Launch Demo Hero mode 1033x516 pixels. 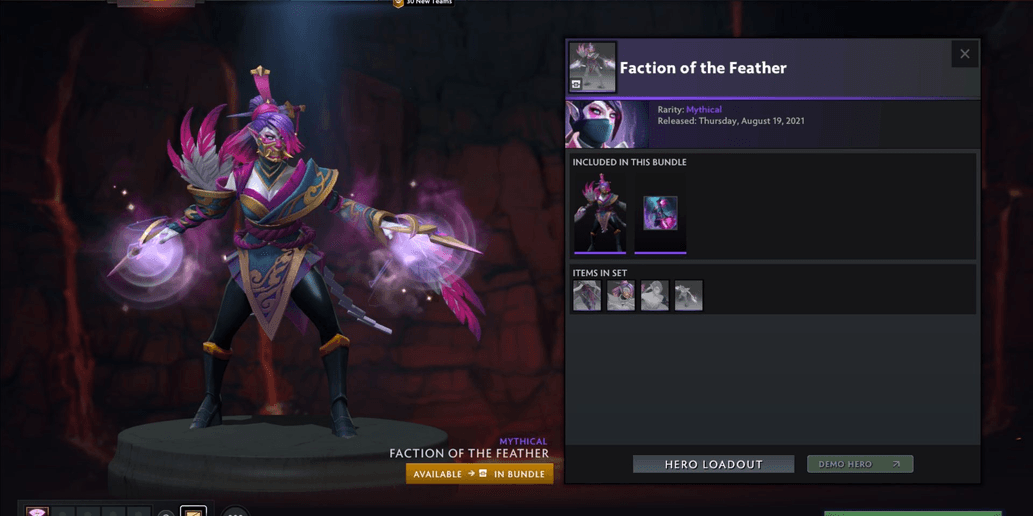tap(860, 464)
